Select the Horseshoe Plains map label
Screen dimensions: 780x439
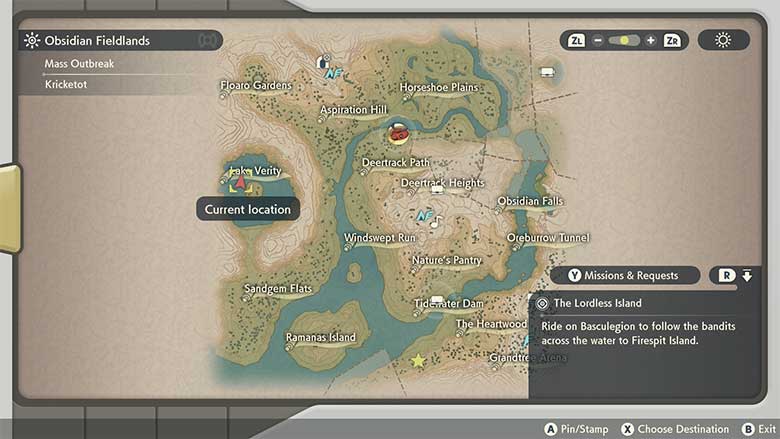438,87
